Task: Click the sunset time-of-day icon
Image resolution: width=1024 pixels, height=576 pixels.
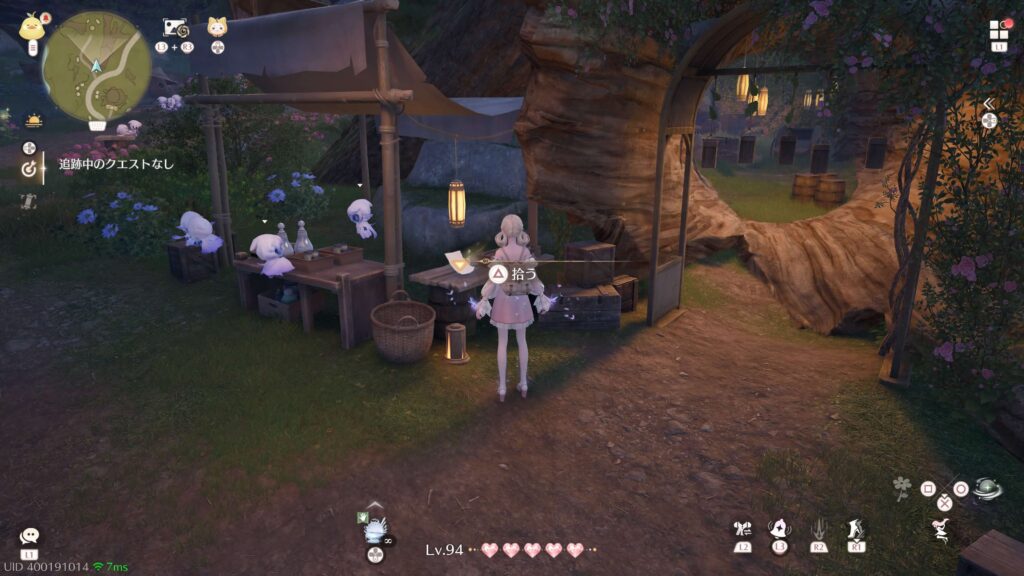Action: pos(34,121)
